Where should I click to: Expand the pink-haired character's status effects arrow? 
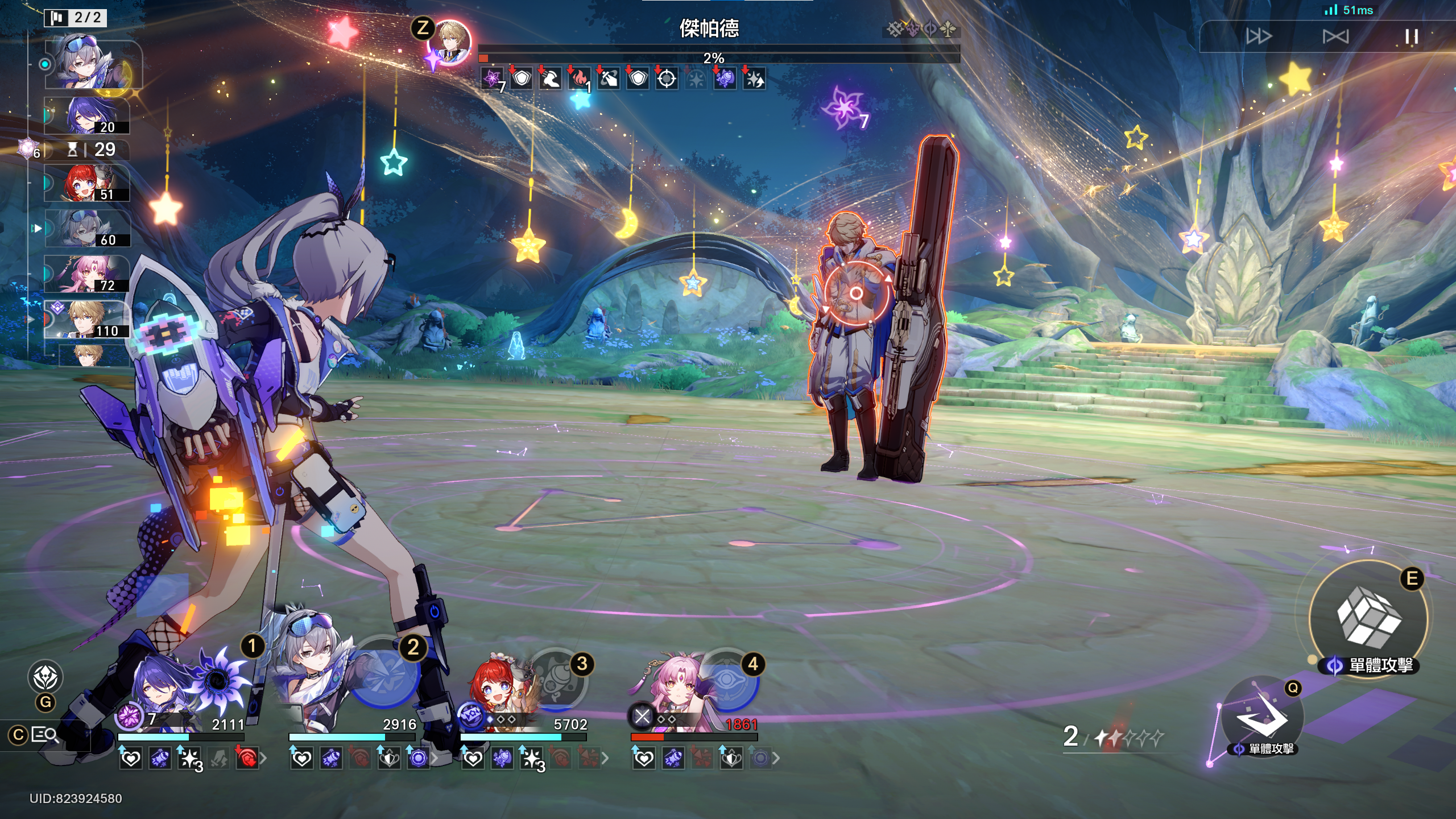click(776, 758)
